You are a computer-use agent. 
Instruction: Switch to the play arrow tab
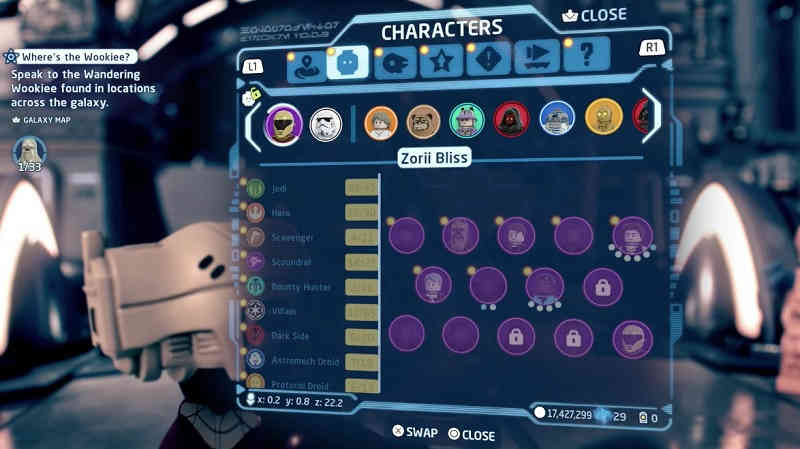click(537, 62)
